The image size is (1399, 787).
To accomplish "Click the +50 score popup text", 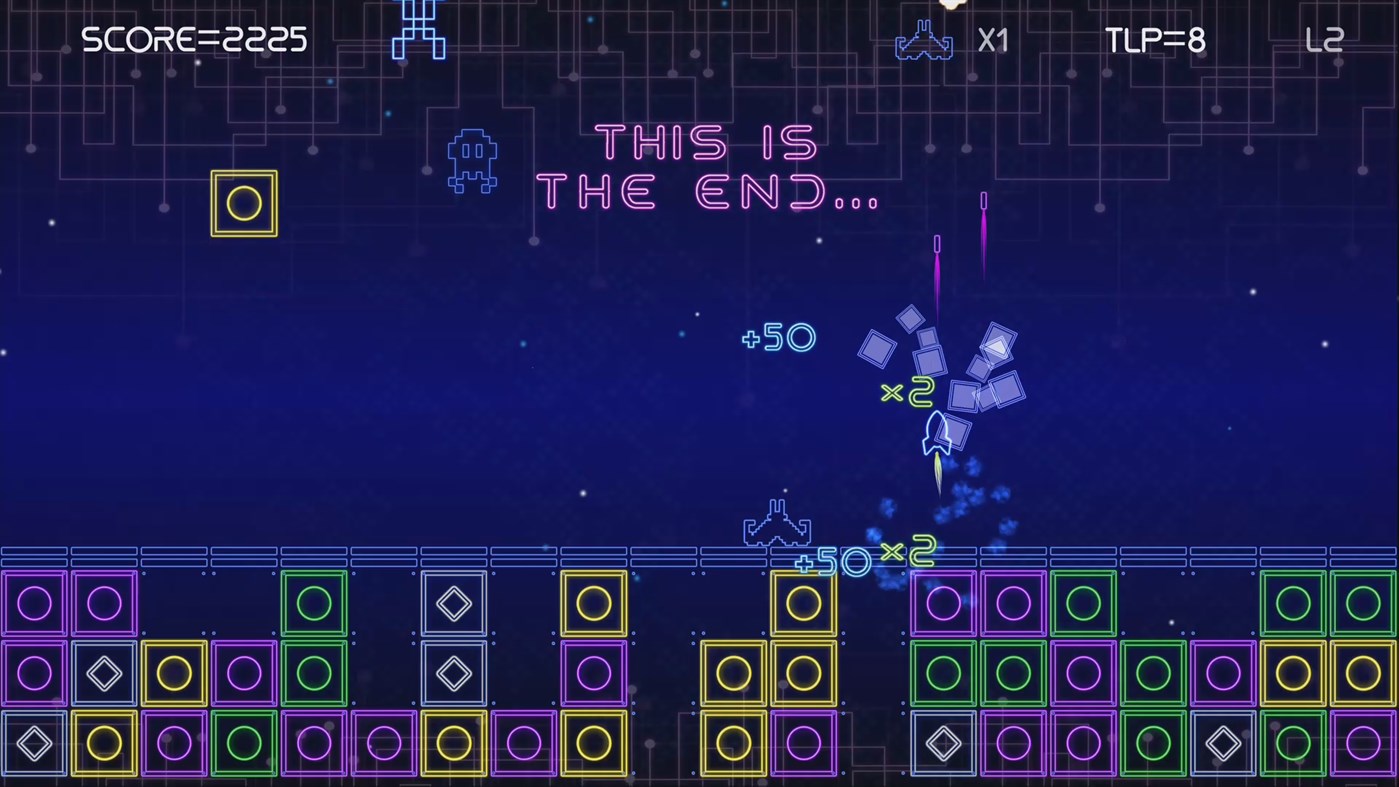I will click(x=778, y=339).
